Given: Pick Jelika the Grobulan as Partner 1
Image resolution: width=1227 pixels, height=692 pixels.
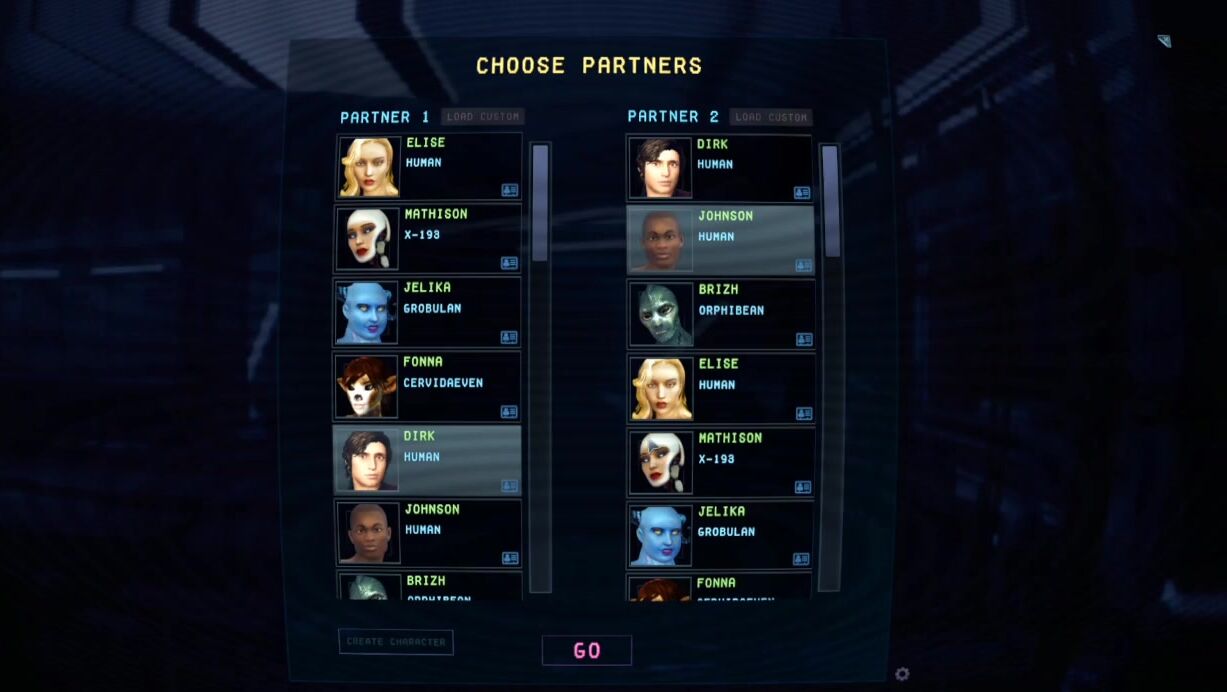Looking at the screenshot, I should 427,312.
